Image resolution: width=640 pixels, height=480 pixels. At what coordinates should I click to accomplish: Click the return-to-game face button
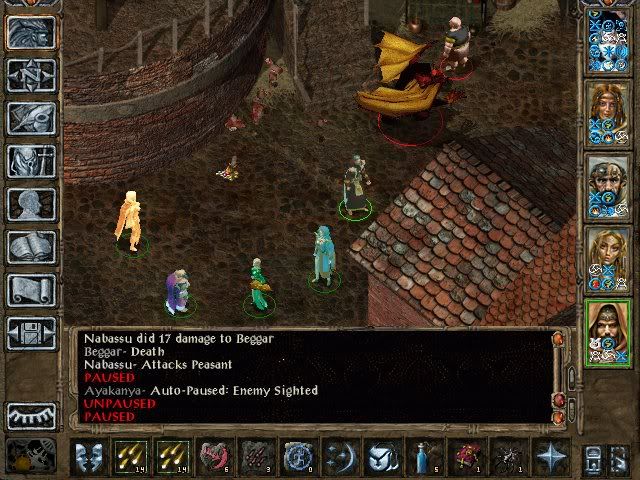[31, 32]
